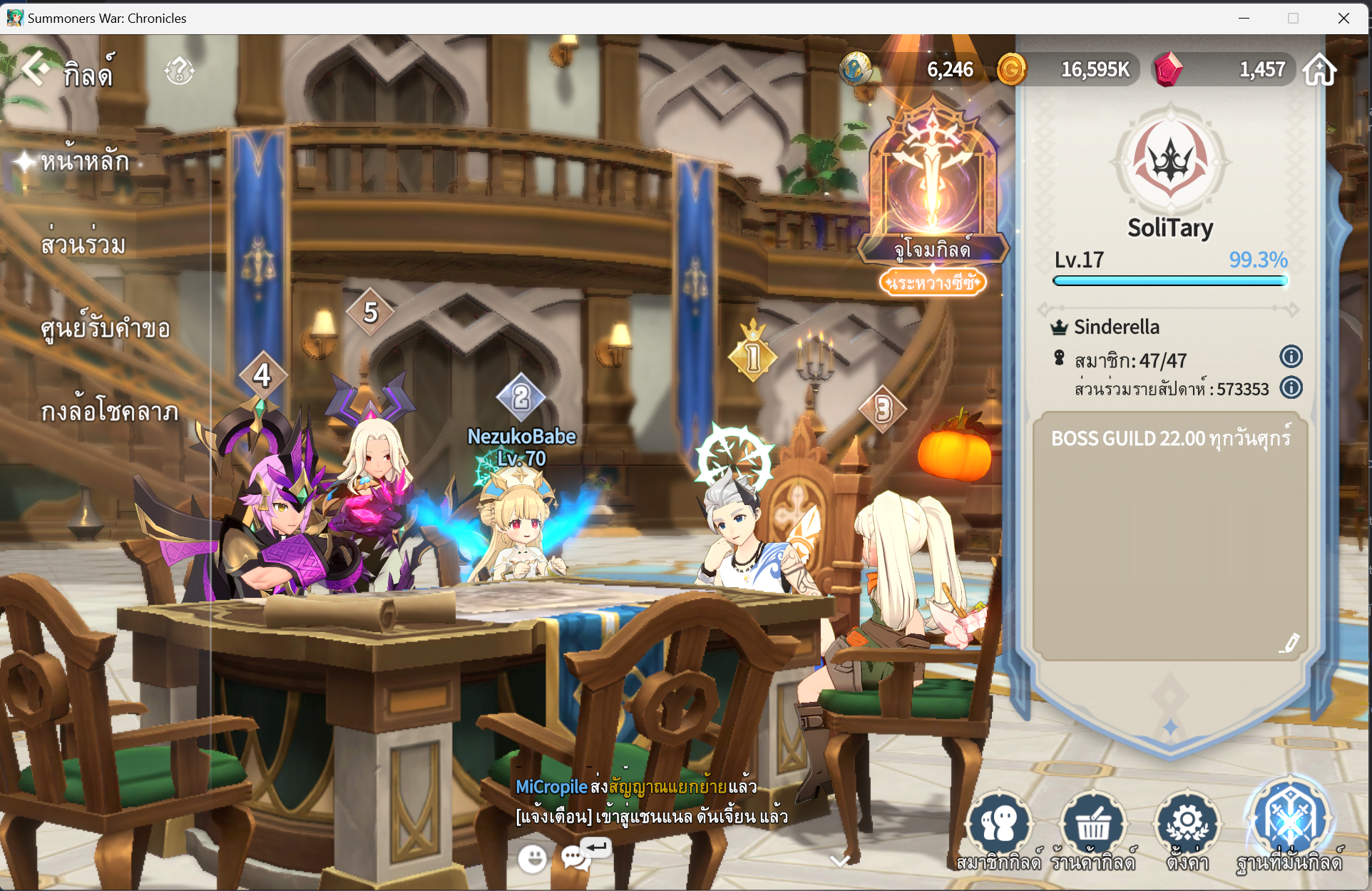Edit the guild notice with pencil icon

tap(1289, 643)
